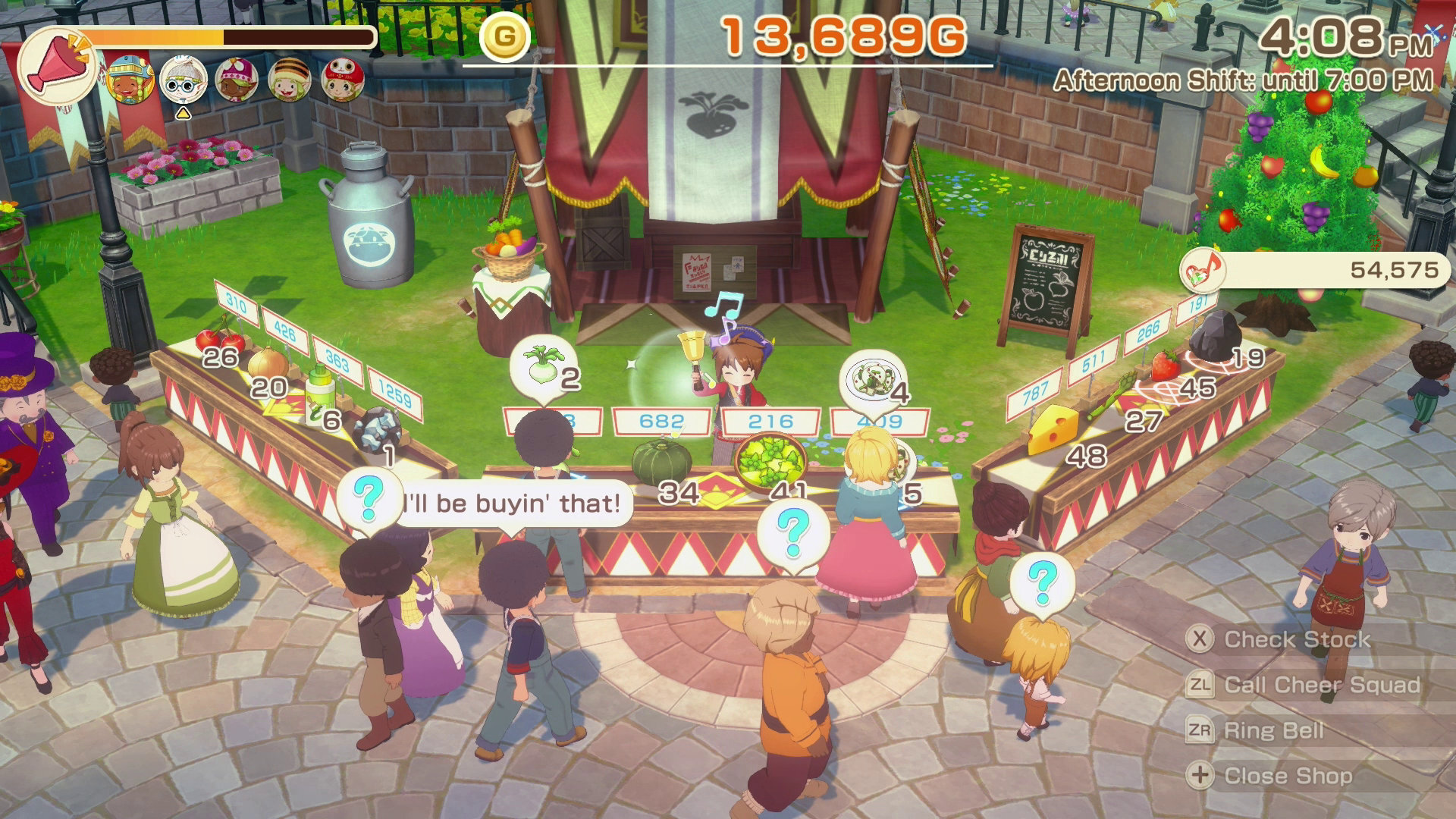Select the Call Cheer Squad ZL prompt

coord(1319,685)
